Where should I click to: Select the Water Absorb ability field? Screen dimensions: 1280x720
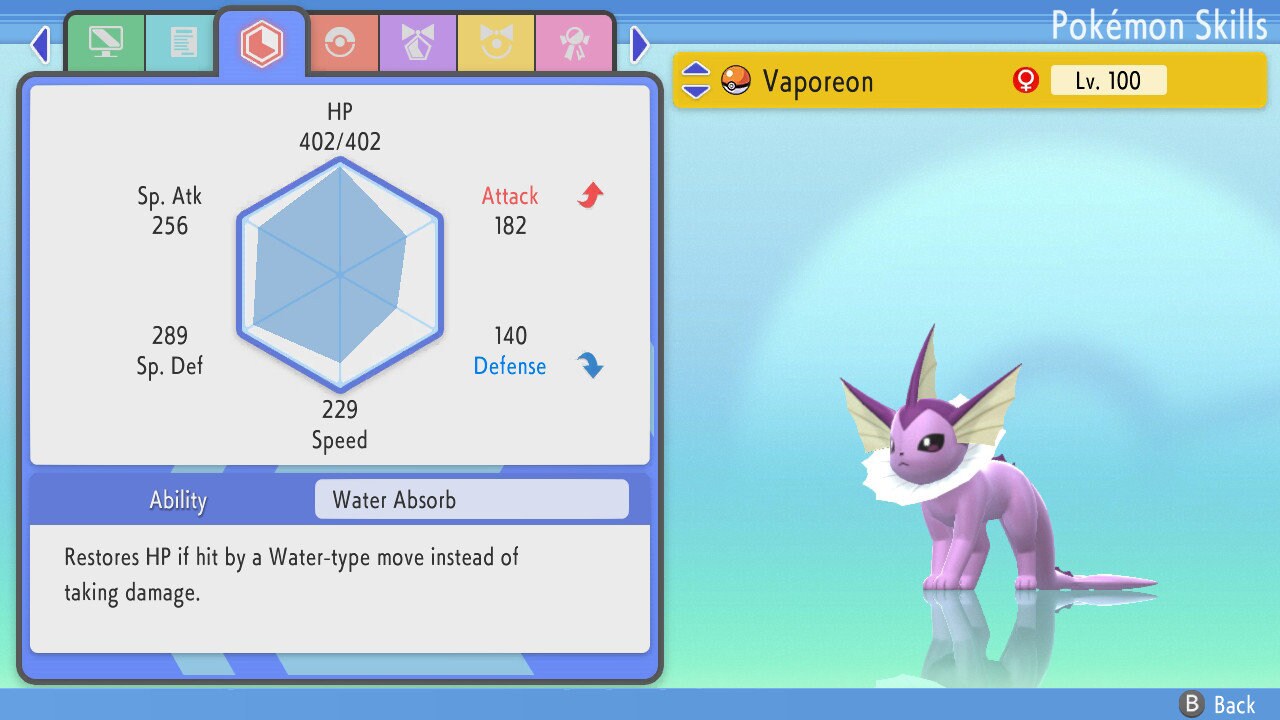tap(471, 500)
